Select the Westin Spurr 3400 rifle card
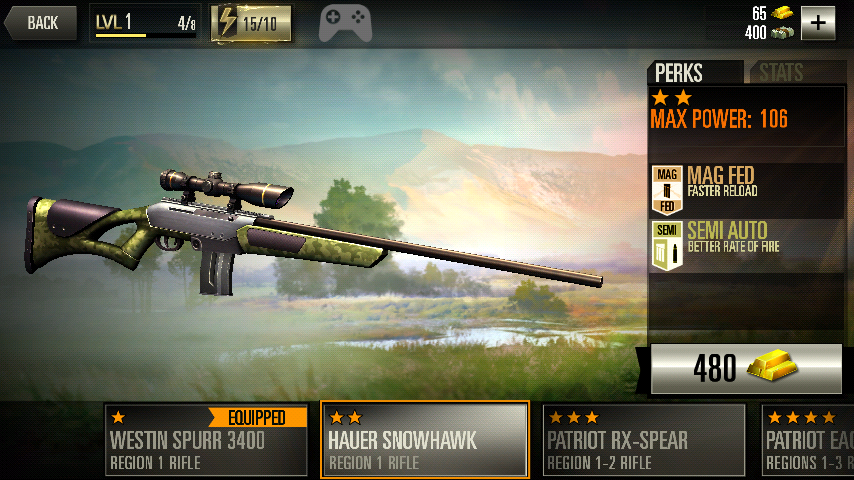854x480 pixels. tap(207, 439)
